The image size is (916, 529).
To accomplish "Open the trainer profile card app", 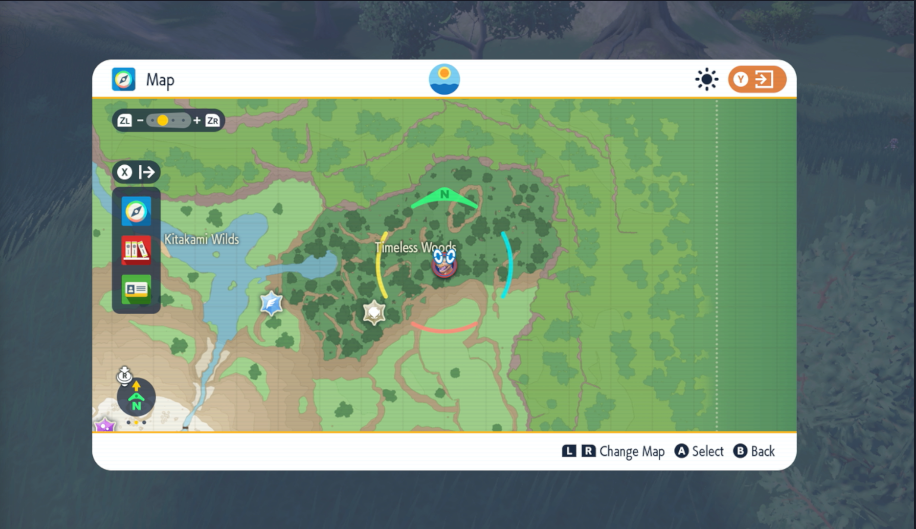I will point(136,289).
